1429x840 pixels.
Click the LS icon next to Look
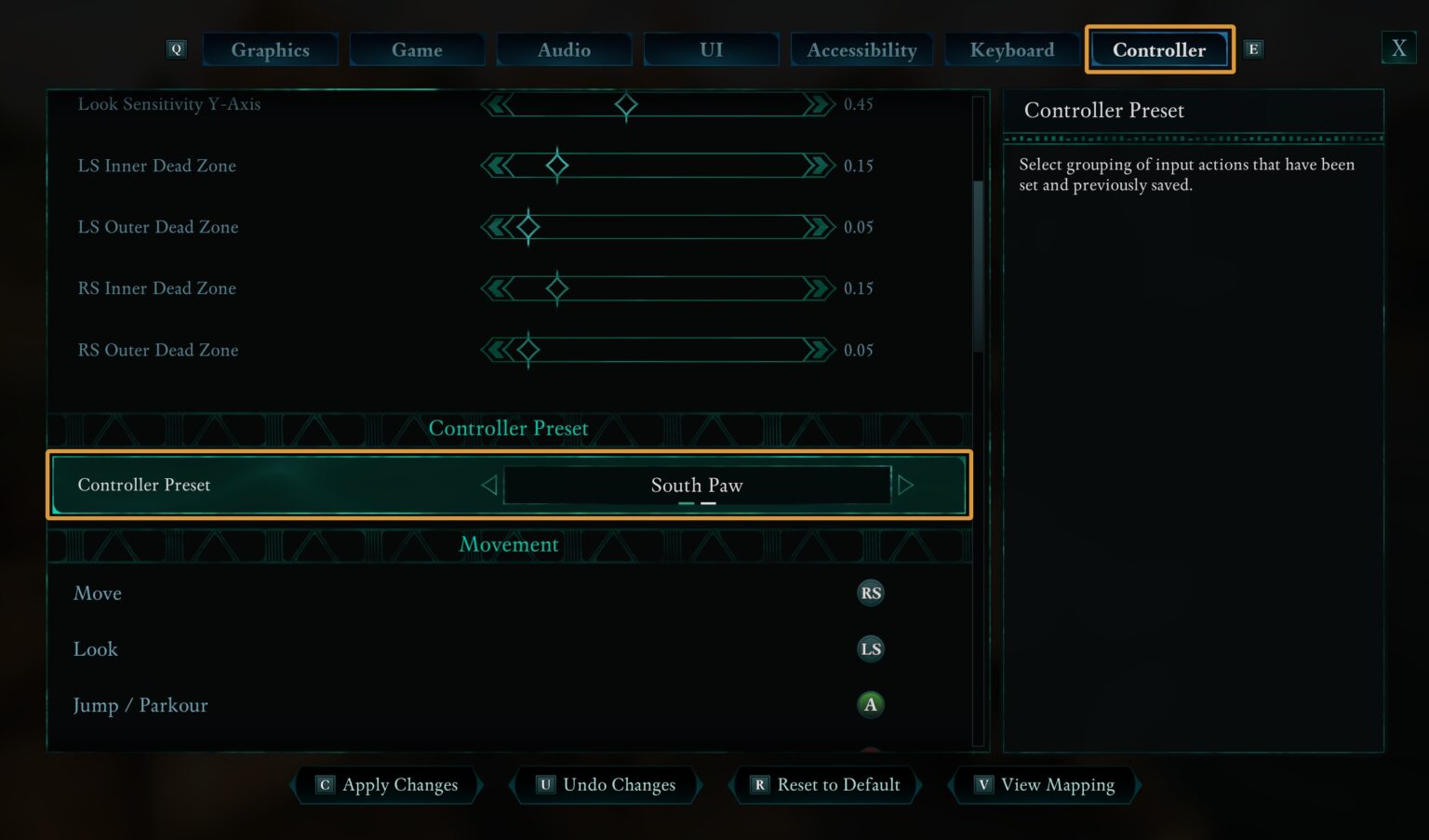coord(870,648)
